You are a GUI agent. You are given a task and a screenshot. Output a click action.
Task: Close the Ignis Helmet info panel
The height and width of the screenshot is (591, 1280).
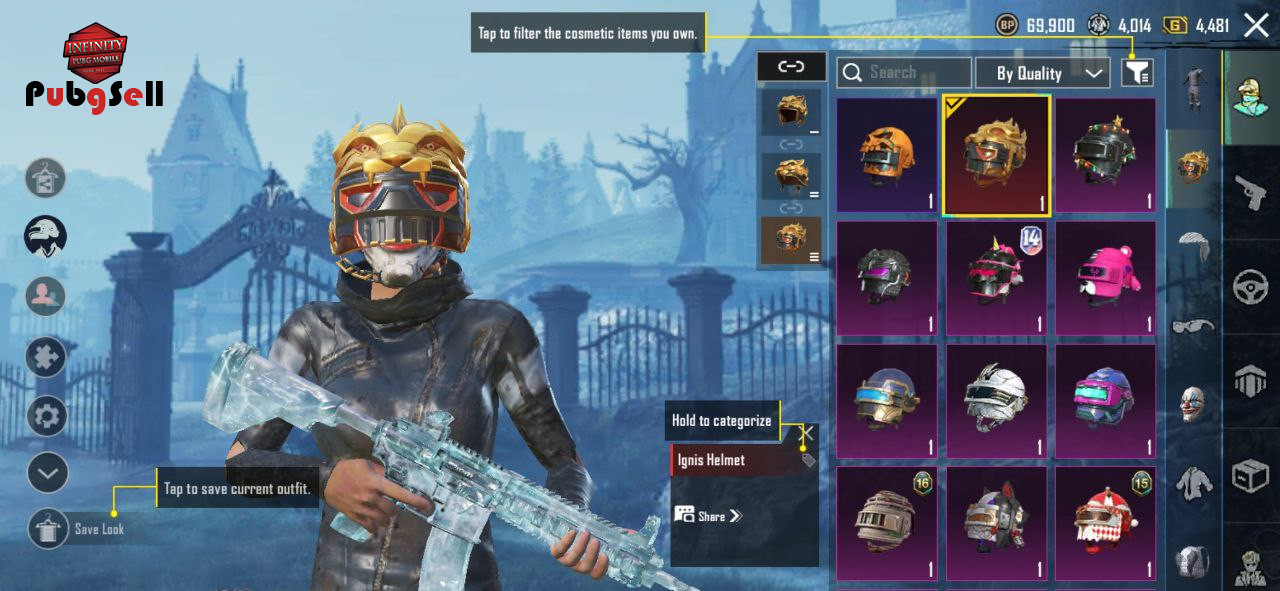808,433
